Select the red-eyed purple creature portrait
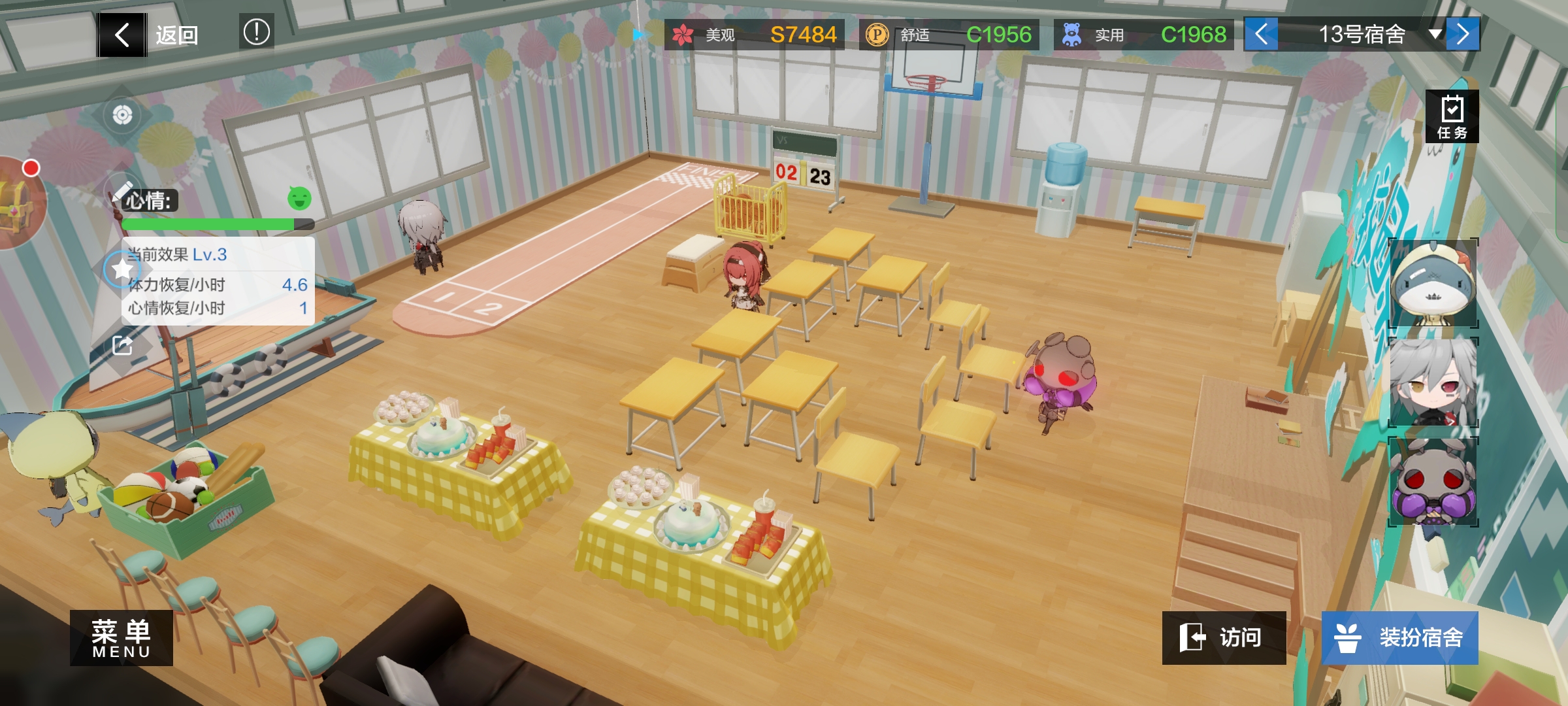1568x706 pixels. [x=1433, y=482]
